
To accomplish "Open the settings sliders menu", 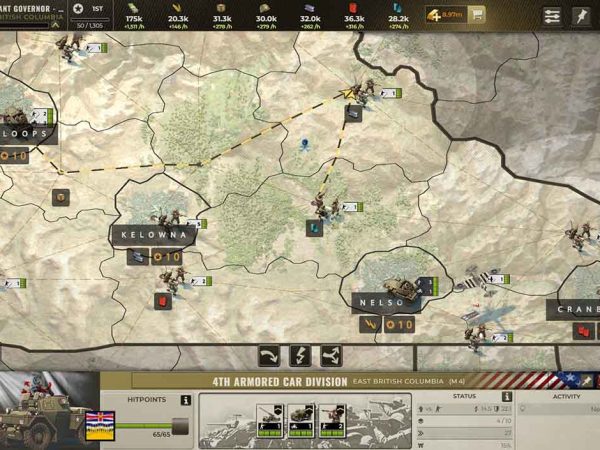I will [x=552, y=15].
